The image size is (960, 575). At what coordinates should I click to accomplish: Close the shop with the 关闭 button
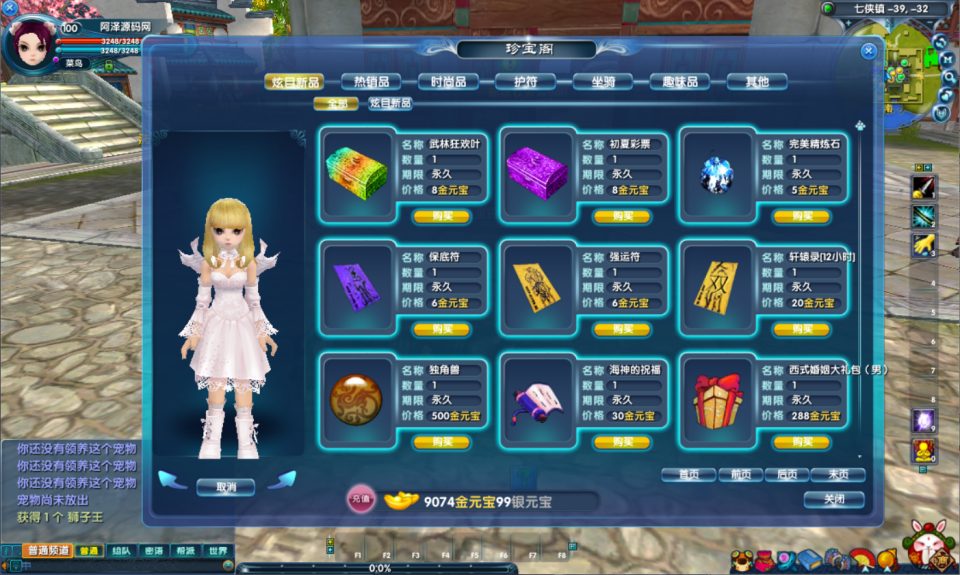834,499
